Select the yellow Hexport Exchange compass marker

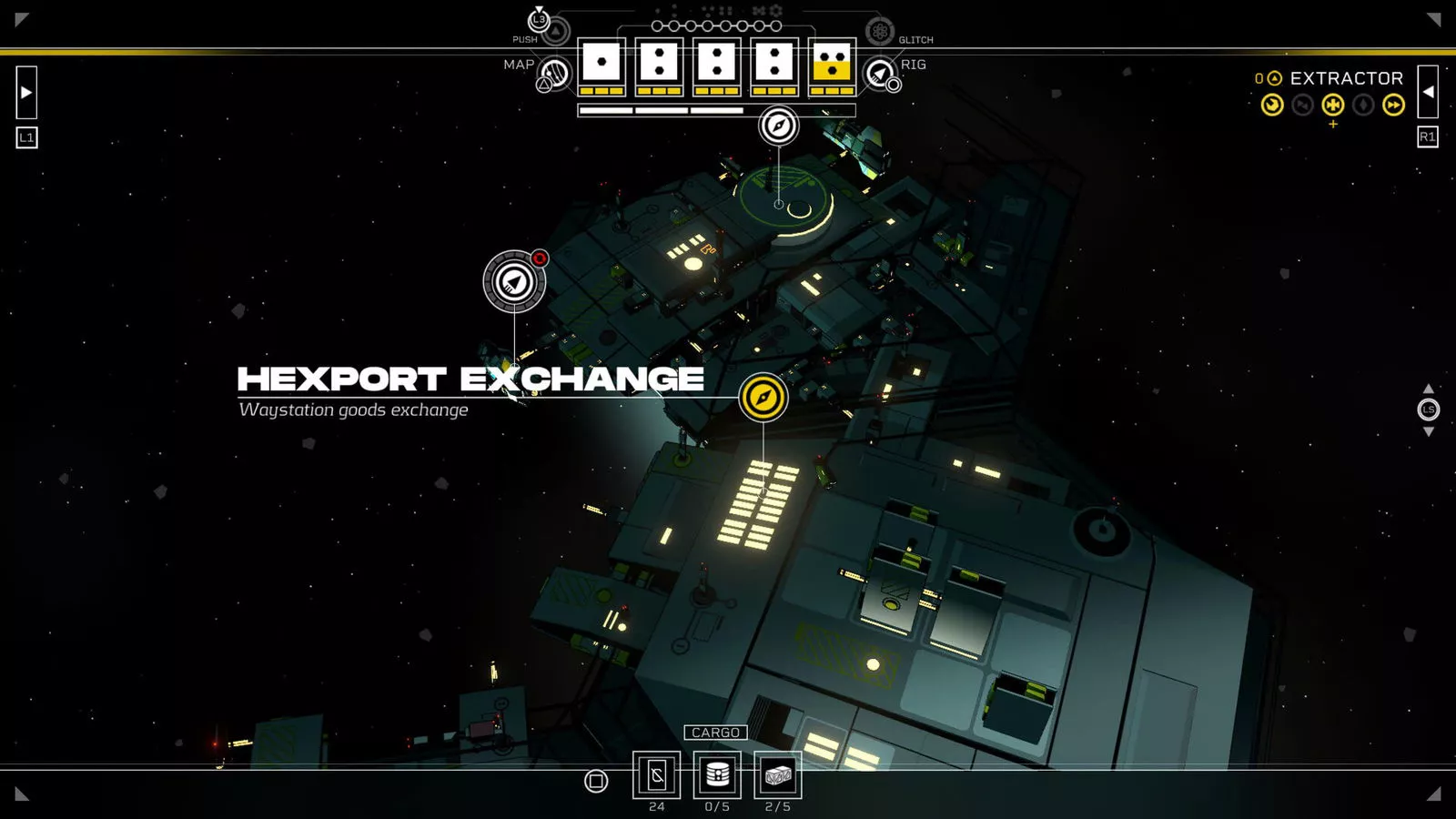[x=763, y=398]
